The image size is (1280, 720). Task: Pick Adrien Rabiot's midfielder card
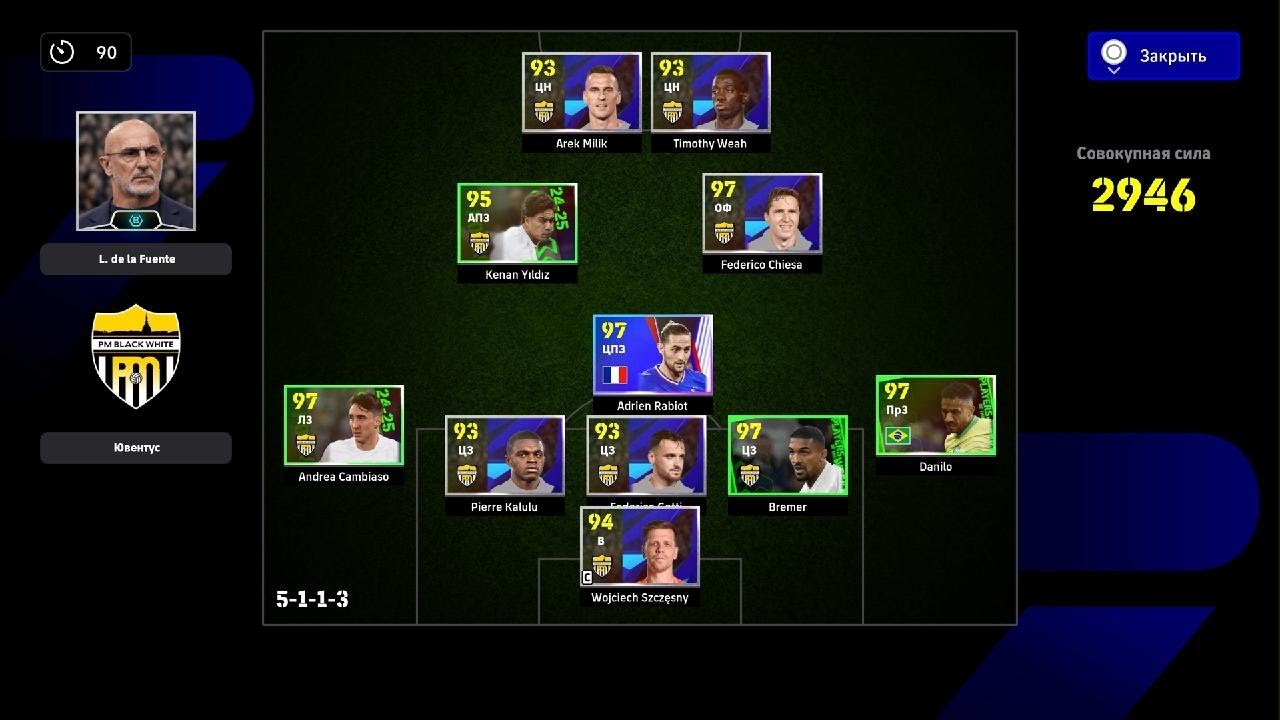coord(652,355)
